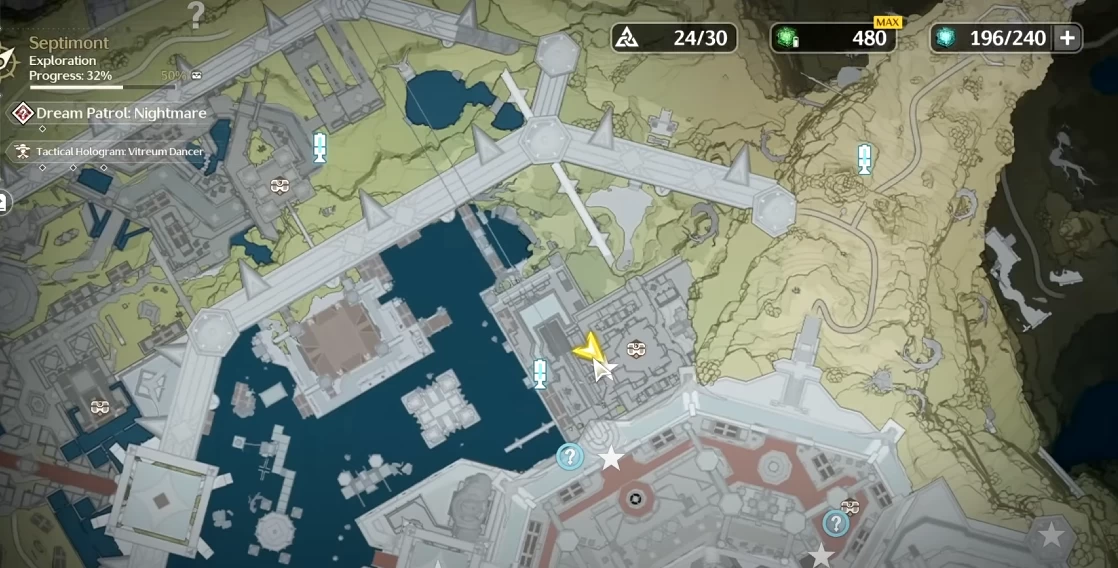Select the question mark marker beside the harbor pier

click(x=570, y=457)
